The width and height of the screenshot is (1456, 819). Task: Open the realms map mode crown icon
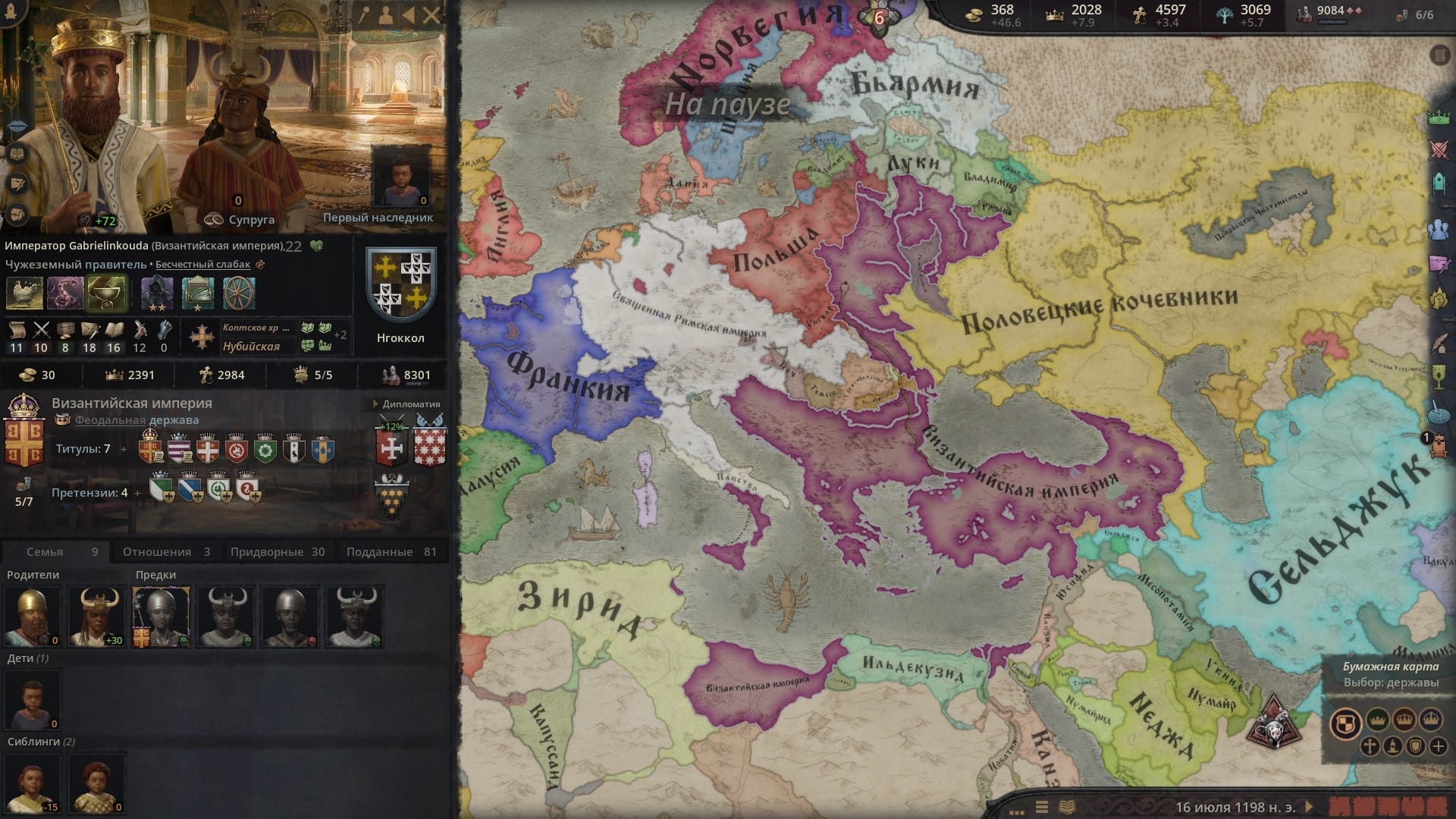[1439, 117]
